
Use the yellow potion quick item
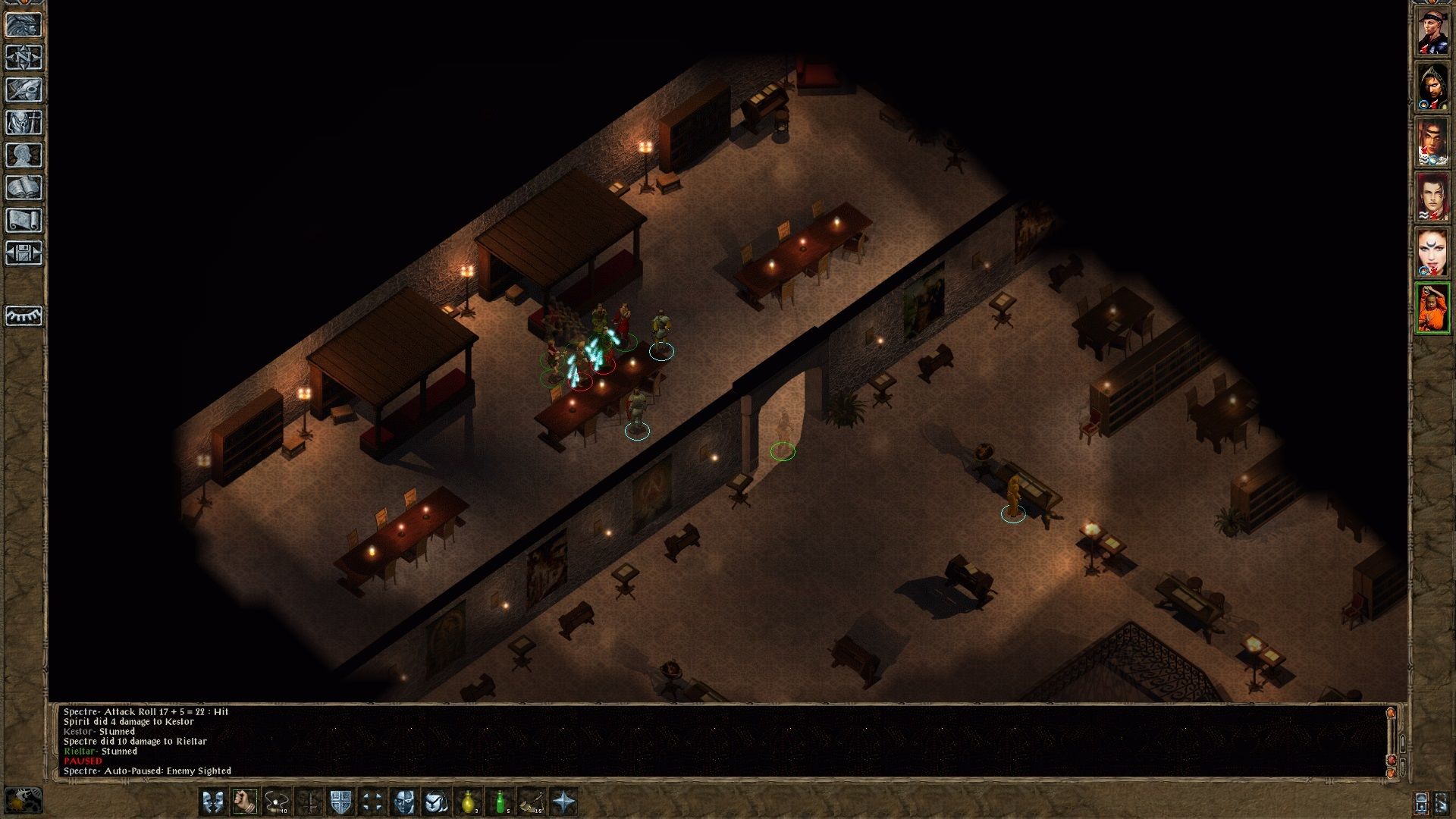[469, 802]
